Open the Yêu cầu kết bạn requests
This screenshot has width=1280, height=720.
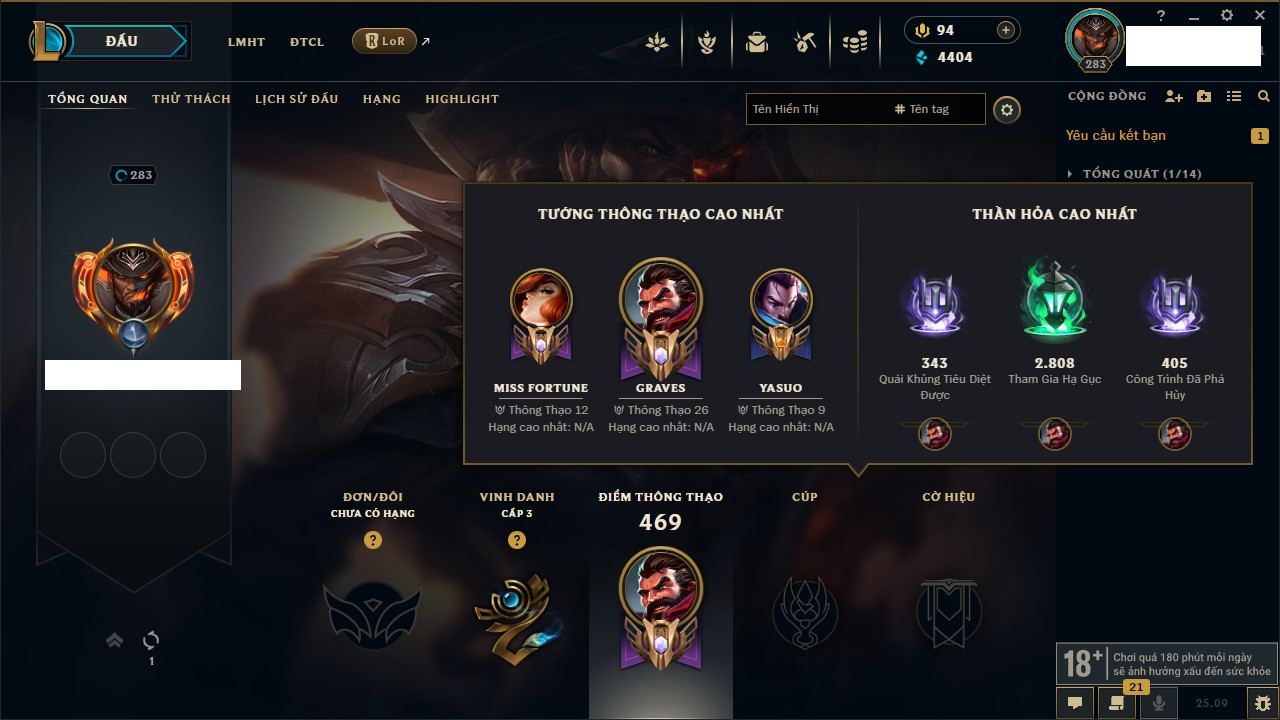pyautogui.click(x=1115, y=135)
